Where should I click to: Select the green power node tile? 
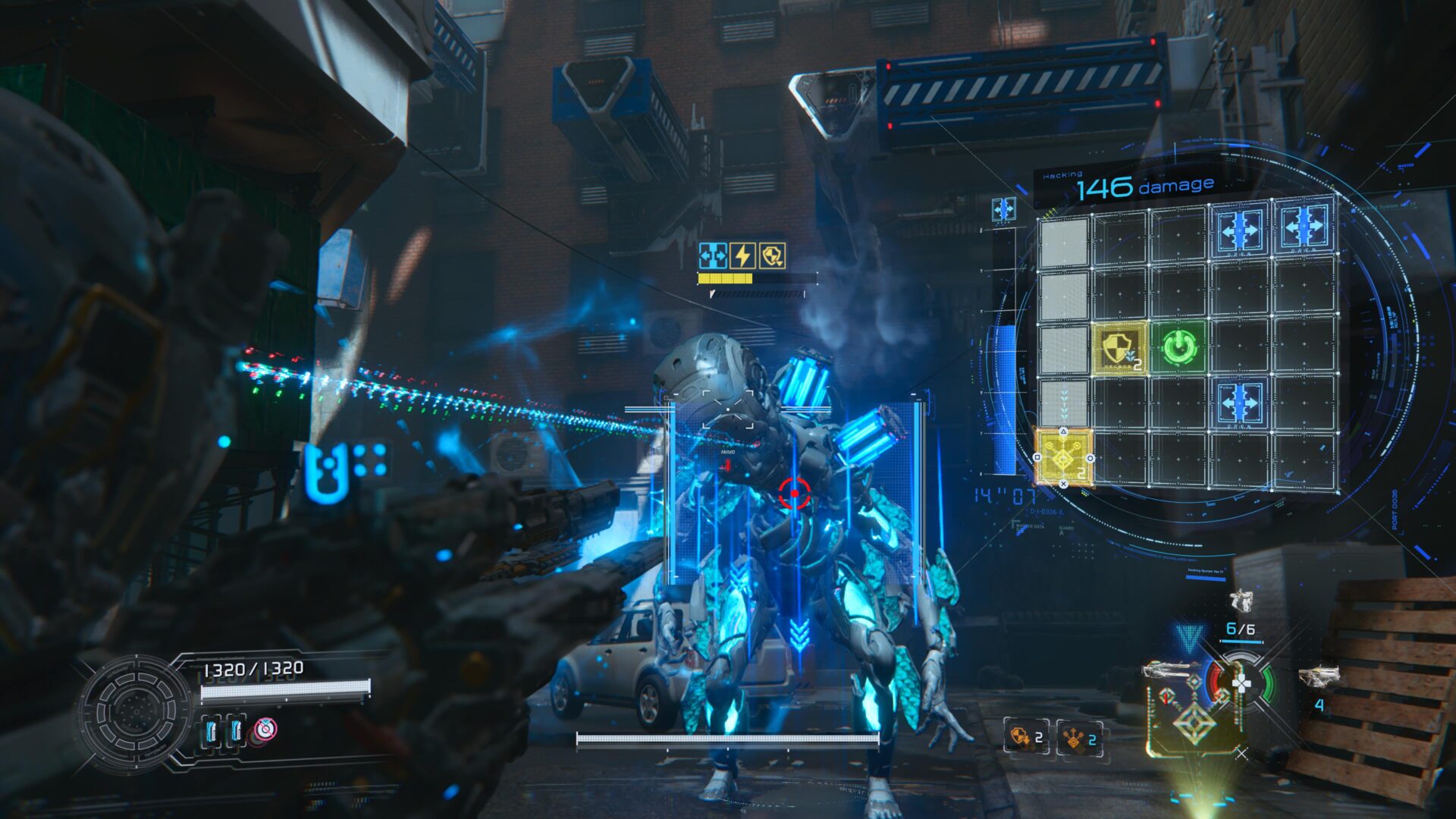1178,347
